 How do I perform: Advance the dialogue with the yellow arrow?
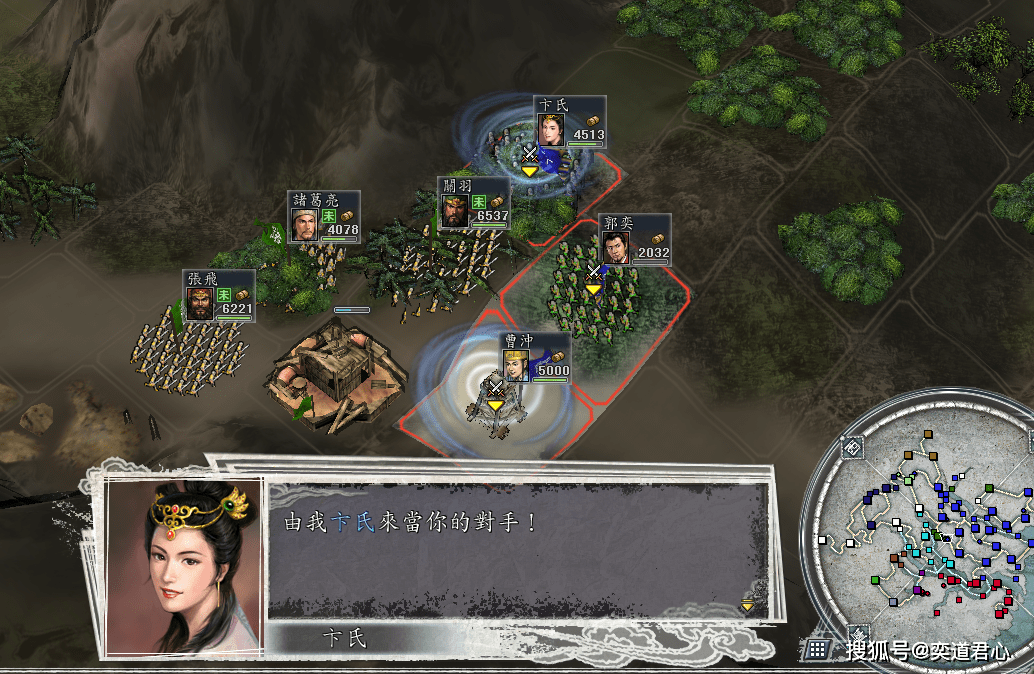click(x=747, y=605)
